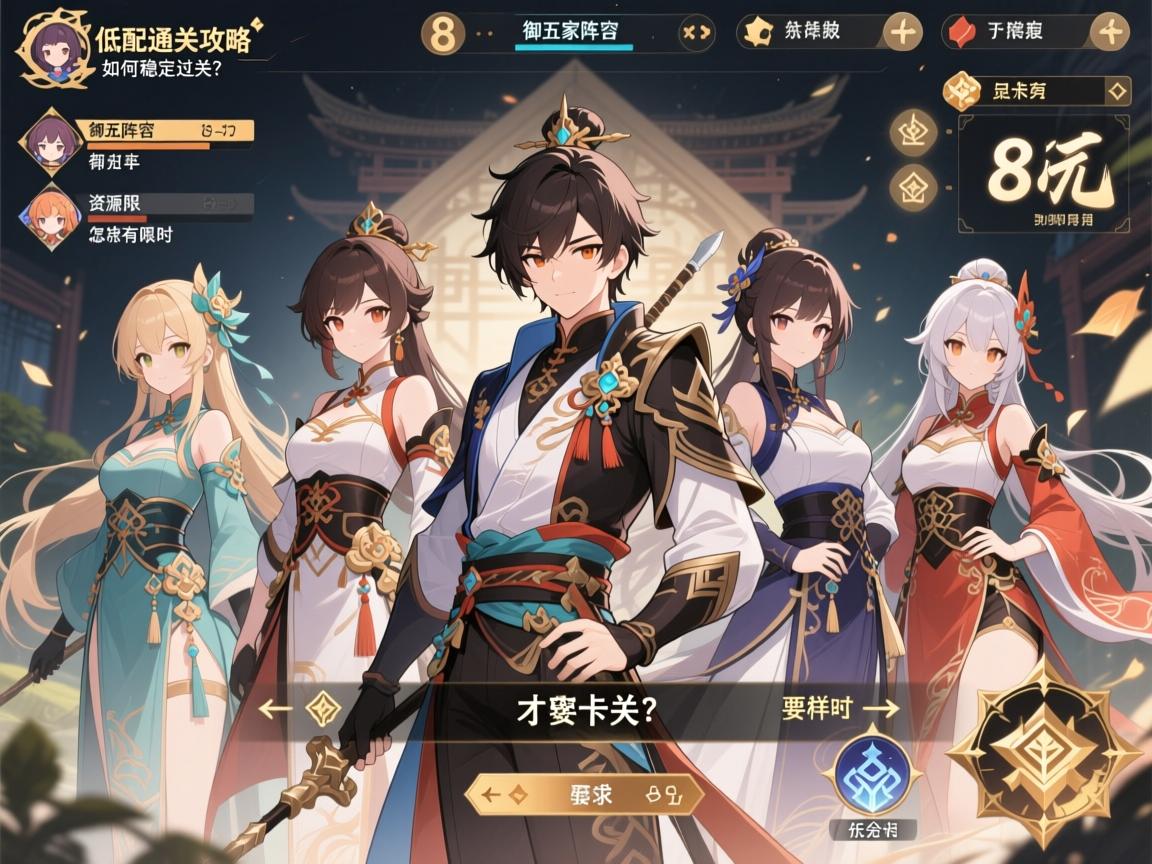The image size is (1152, 864).
Task: Click the gold 要求 button at the bottom
Action: tap(585, 796)
